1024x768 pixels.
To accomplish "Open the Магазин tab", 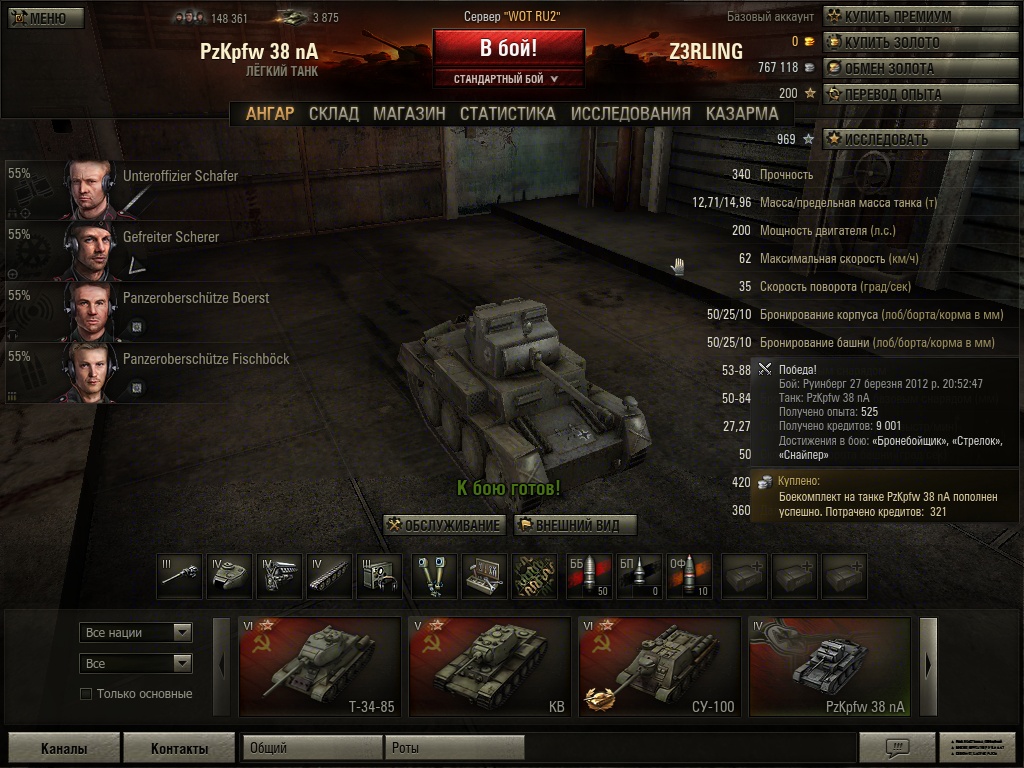I will tap(409, 113).
